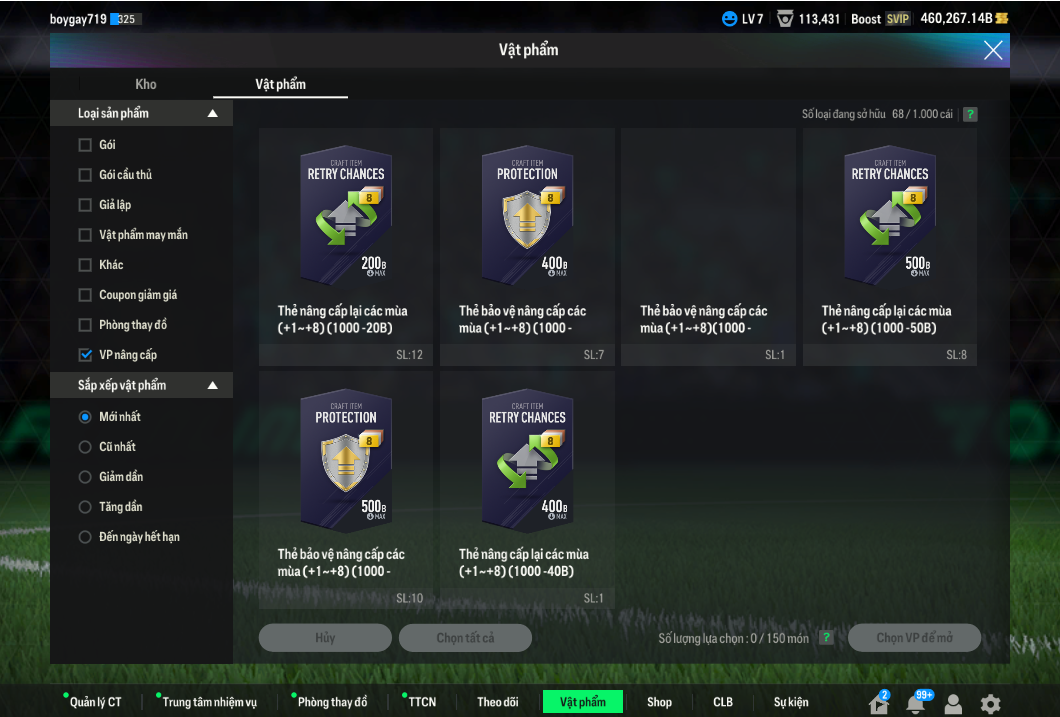Tick the Gói cầu thủ checkbox

[85, 175]
